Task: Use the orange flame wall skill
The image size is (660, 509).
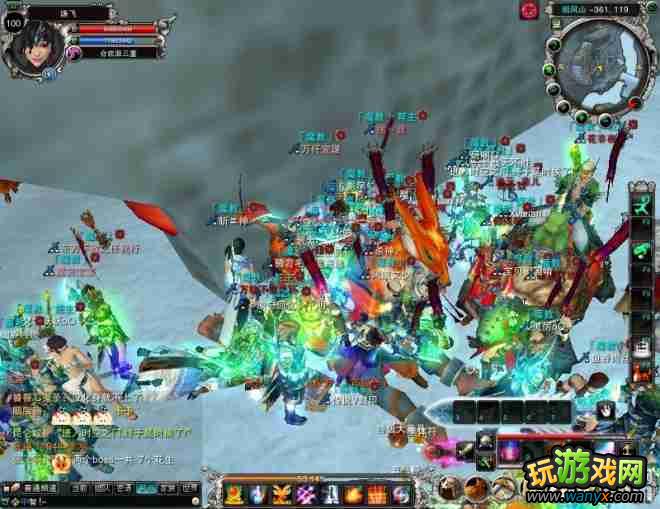Action: point(378,493)
